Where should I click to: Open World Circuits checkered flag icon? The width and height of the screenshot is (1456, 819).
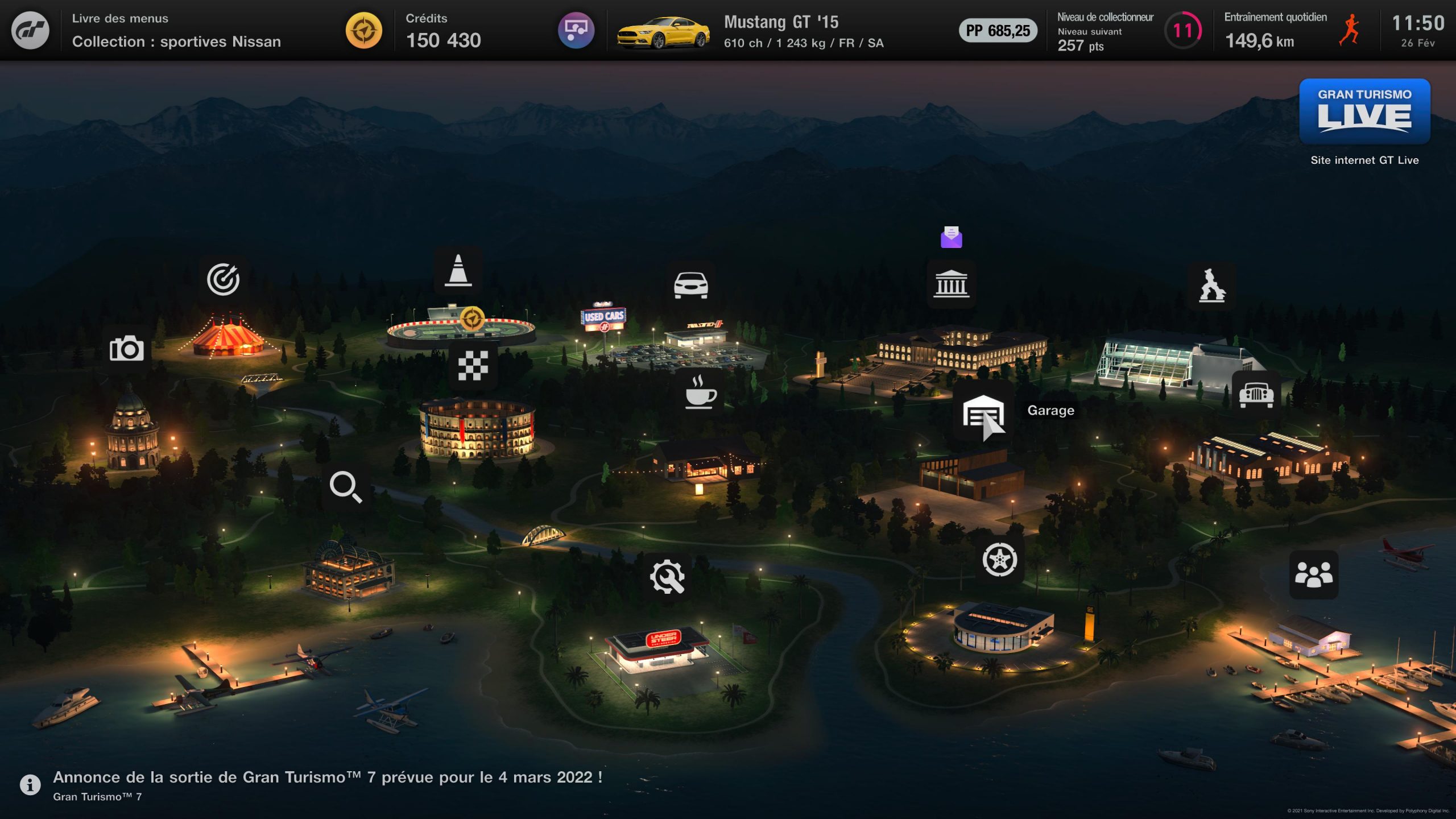[473, 365]
